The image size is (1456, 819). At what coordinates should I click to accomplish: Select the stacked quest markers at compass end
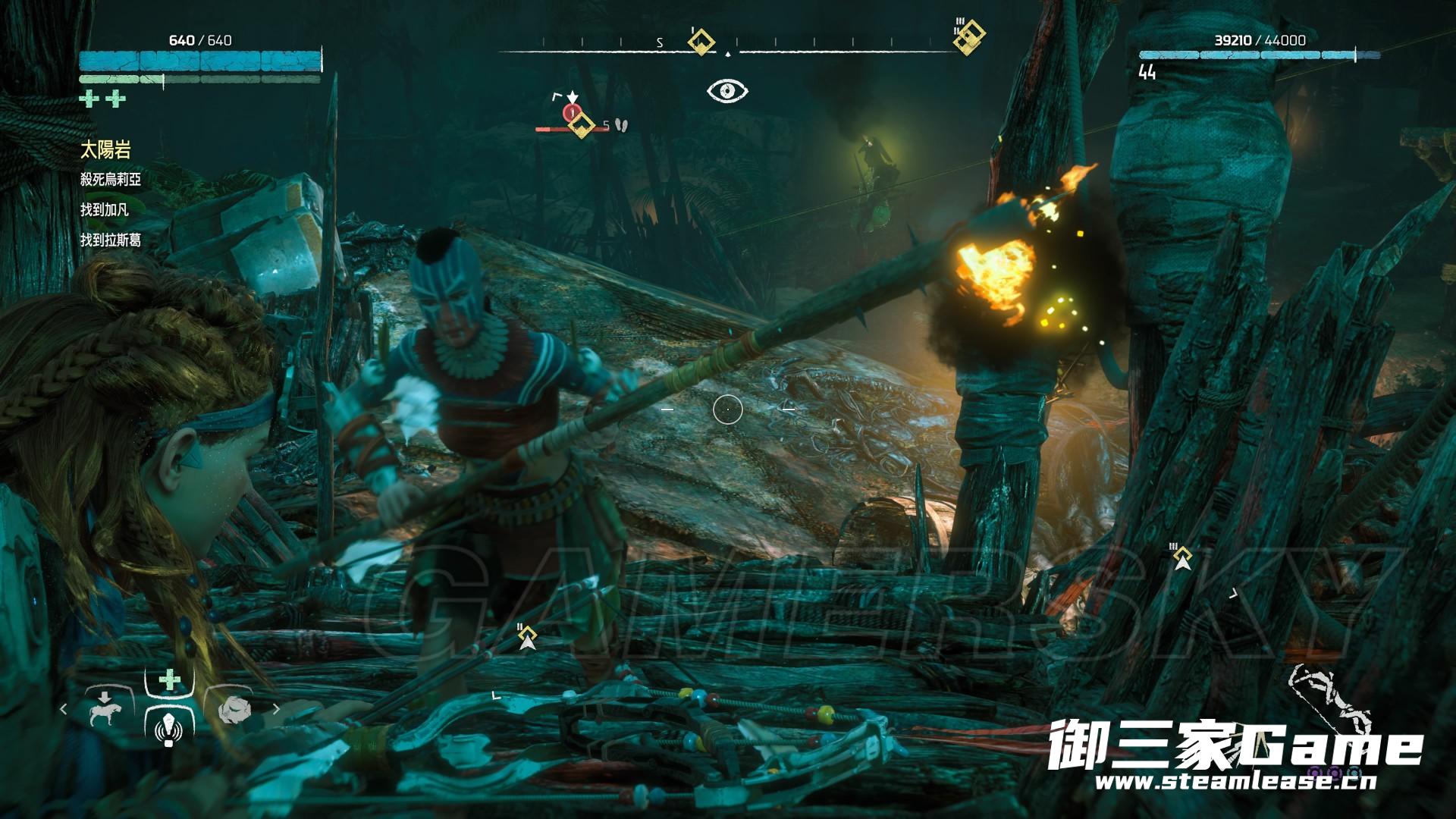[x=969, y=36]
